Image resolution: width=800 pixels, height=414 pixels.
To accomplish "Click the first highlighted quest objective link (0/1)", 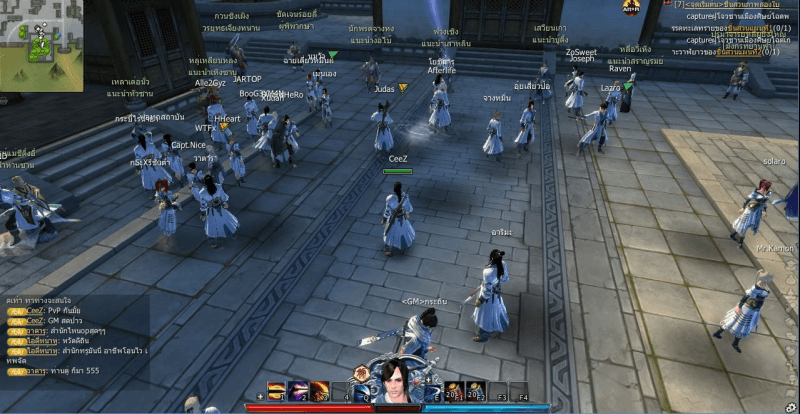I will click(x=740, y=28).
